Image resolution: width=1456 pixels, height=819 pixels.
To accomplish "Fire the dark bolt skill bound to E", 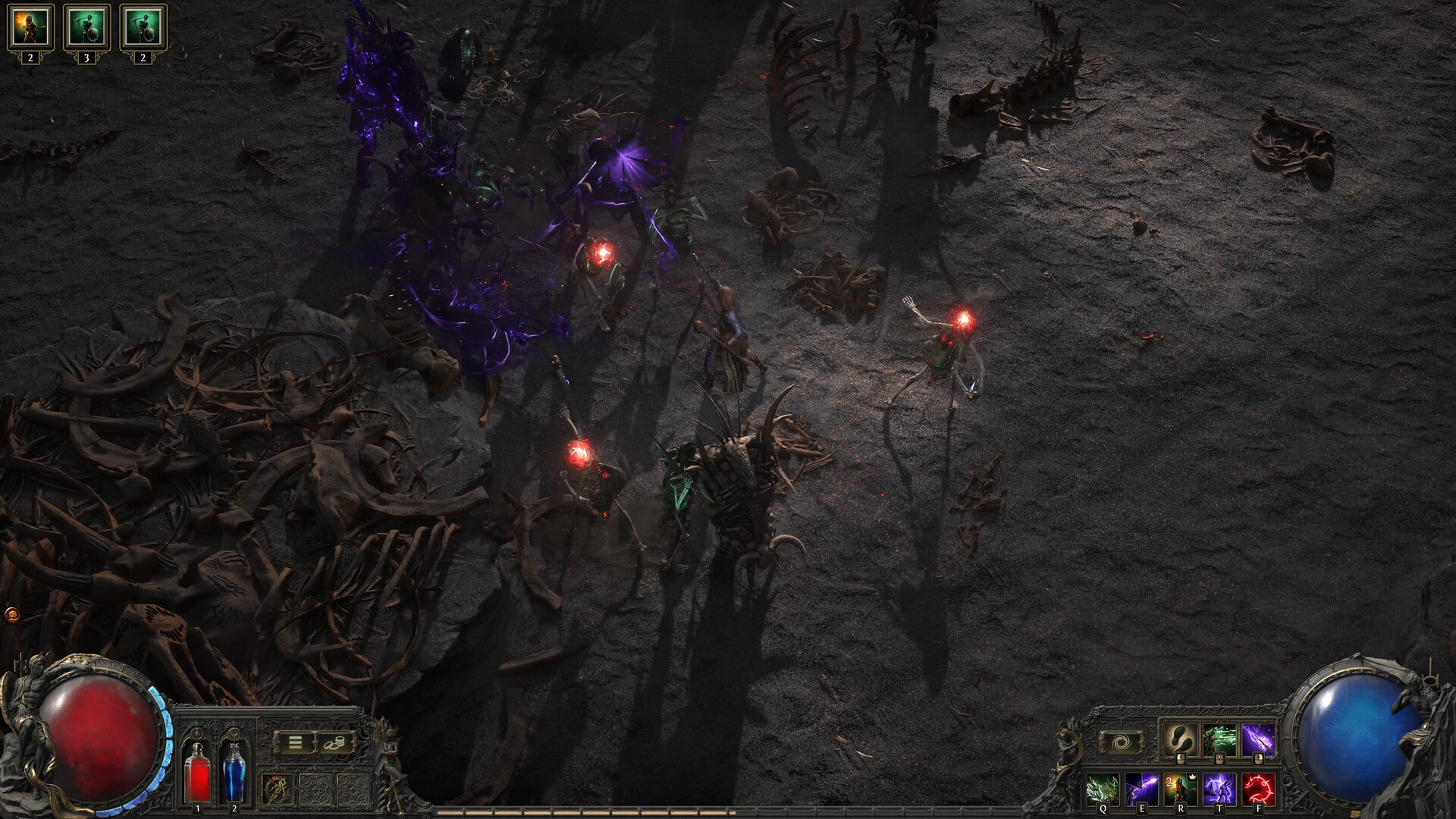I will (x=1142, y=787).
